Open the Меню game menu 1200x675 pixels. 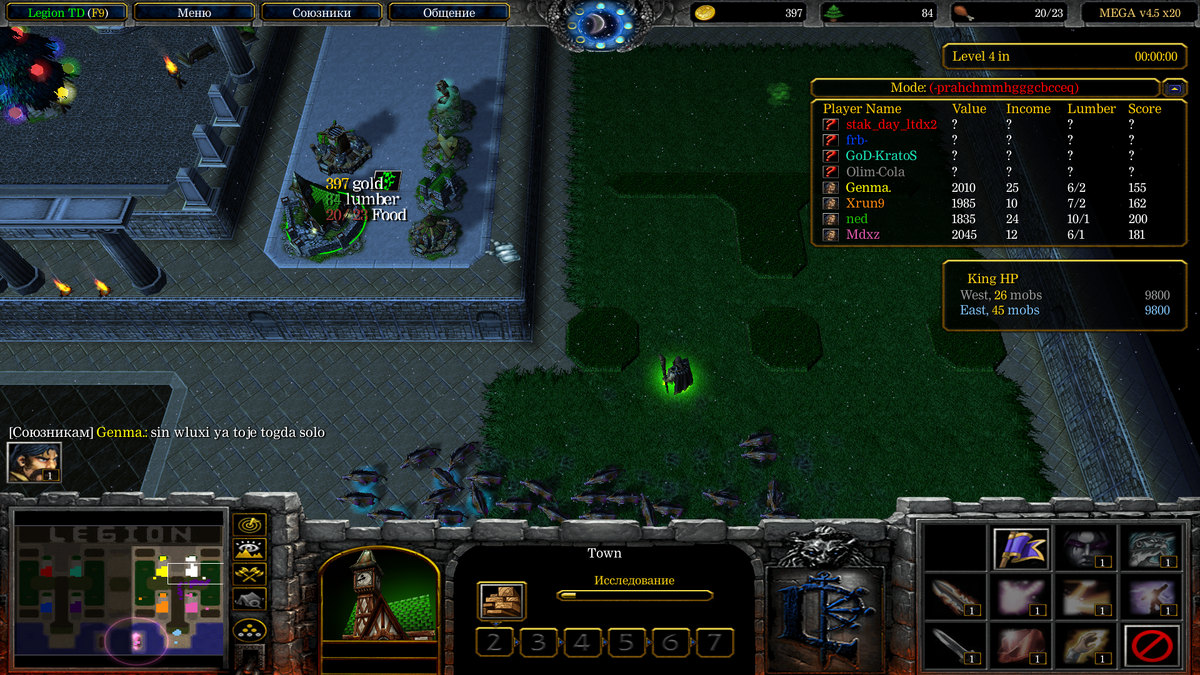tap(194, 13)
